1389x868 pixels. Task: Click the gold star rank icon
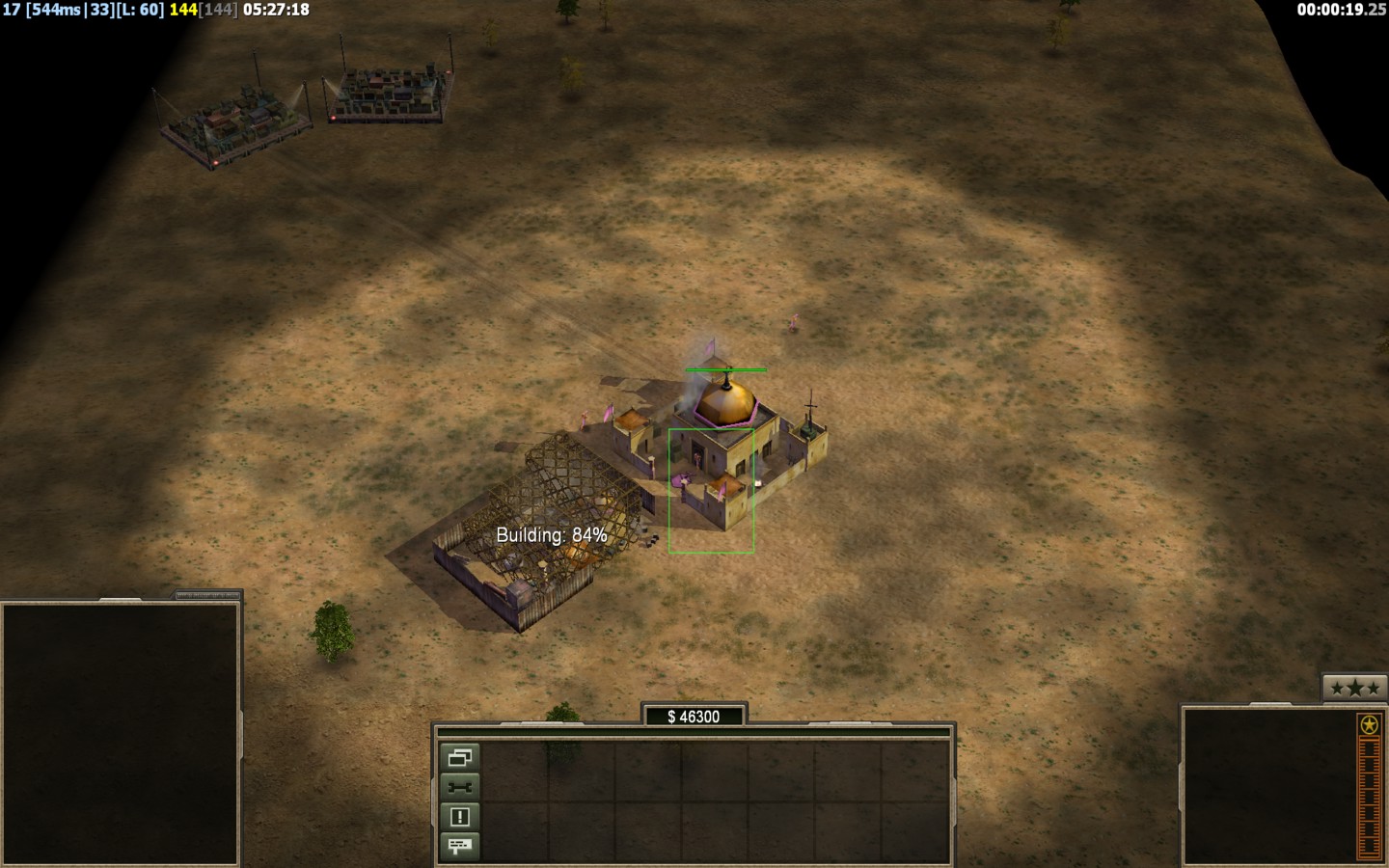(1368, 724)
